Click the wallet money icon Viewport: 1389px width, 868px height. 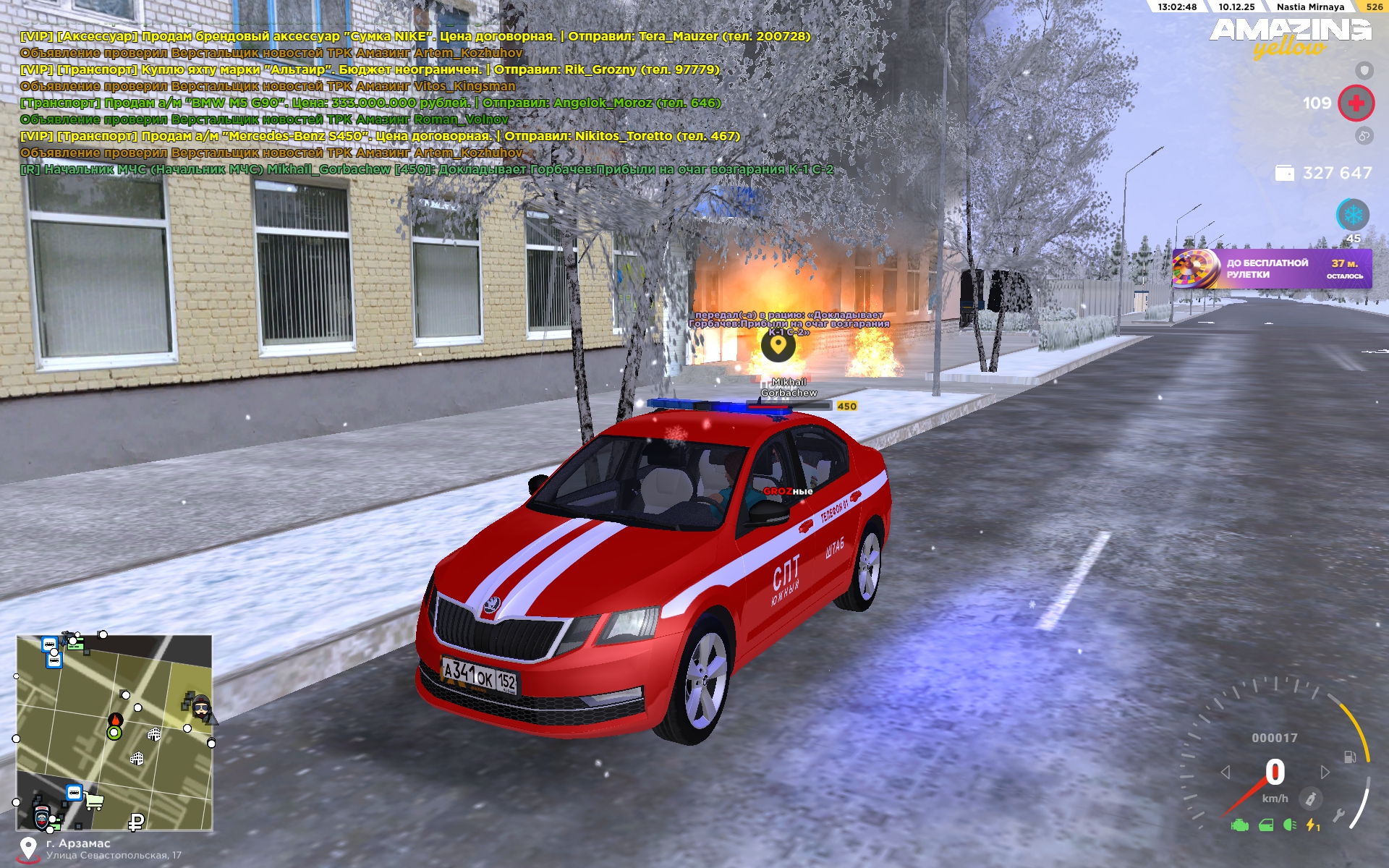(1284, 174)
